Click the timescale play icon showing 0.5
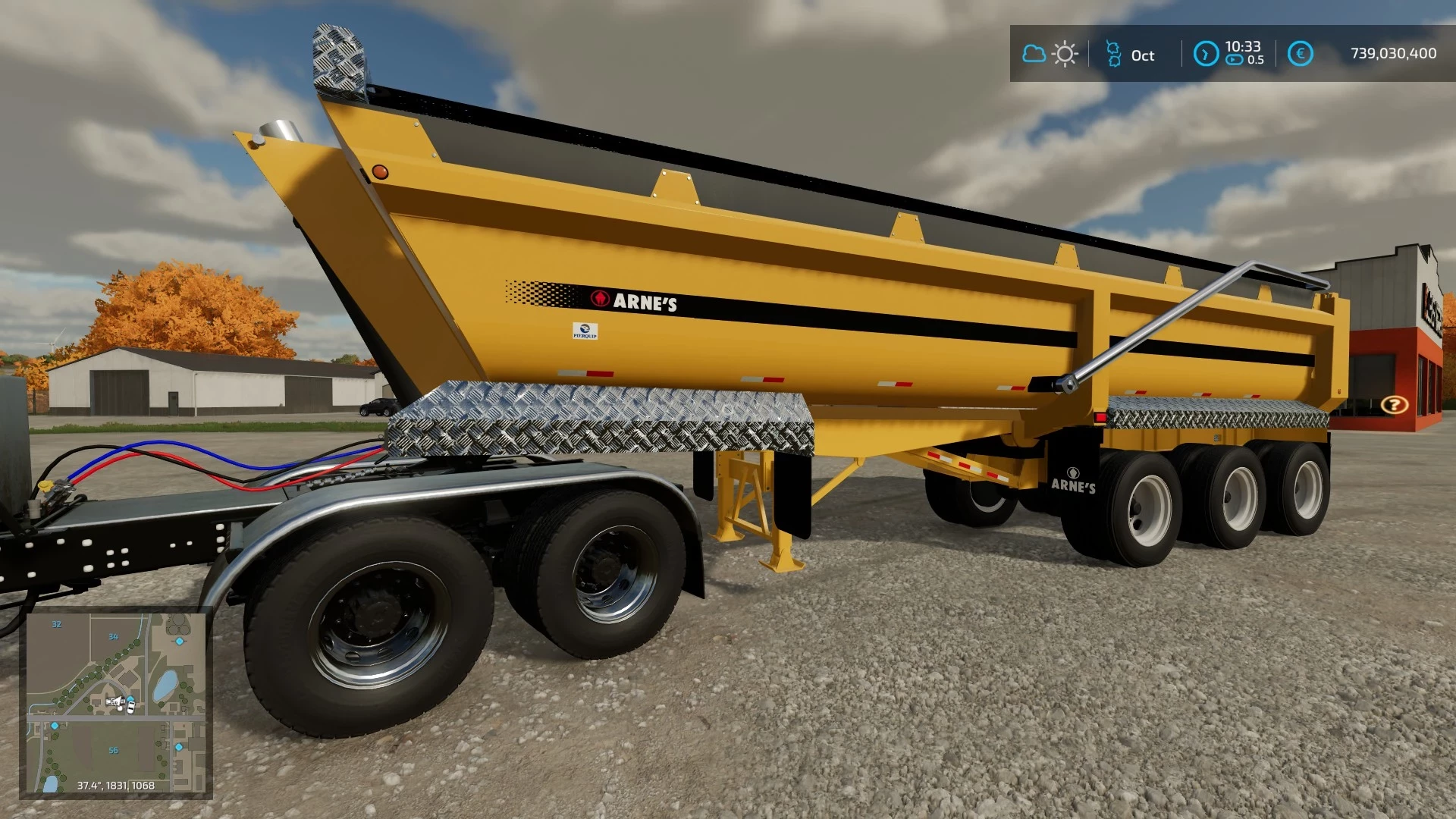Image resolution: width=1456 pixels, height=819 pixels. 1236,59
